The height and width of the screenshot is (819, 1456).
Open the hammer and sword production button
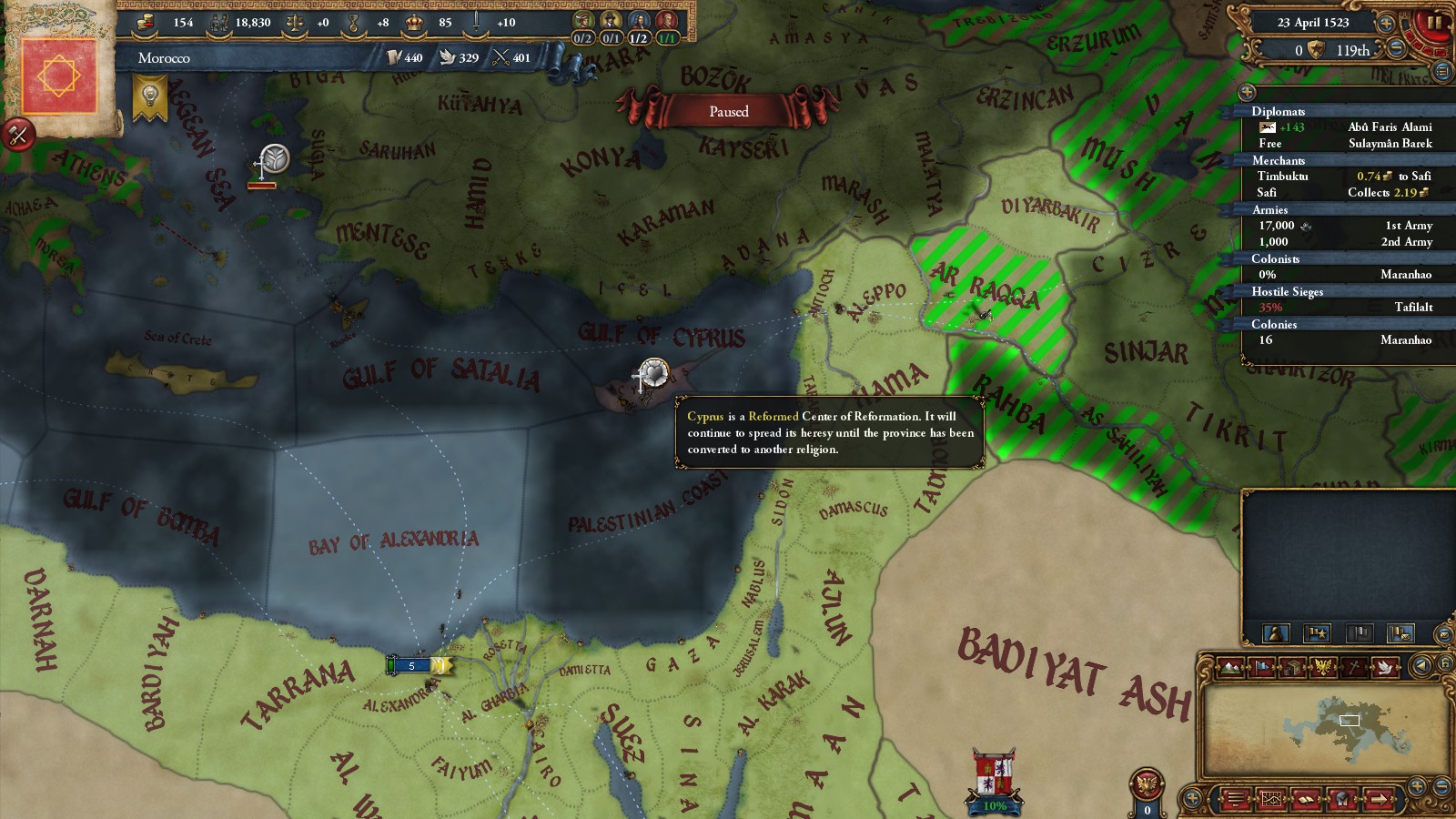(x=18, y=135)
